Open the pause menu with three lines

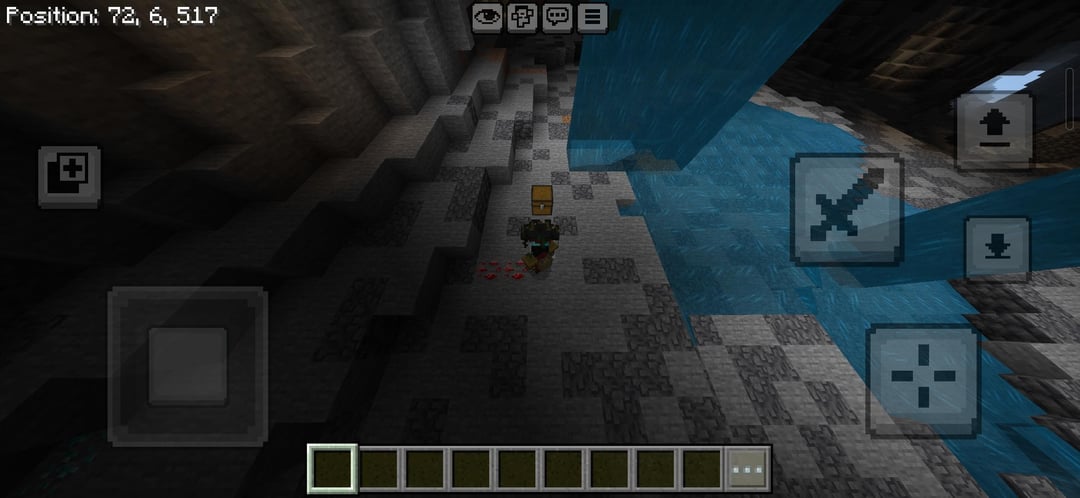pyautogui.click(x=592, y=16)
